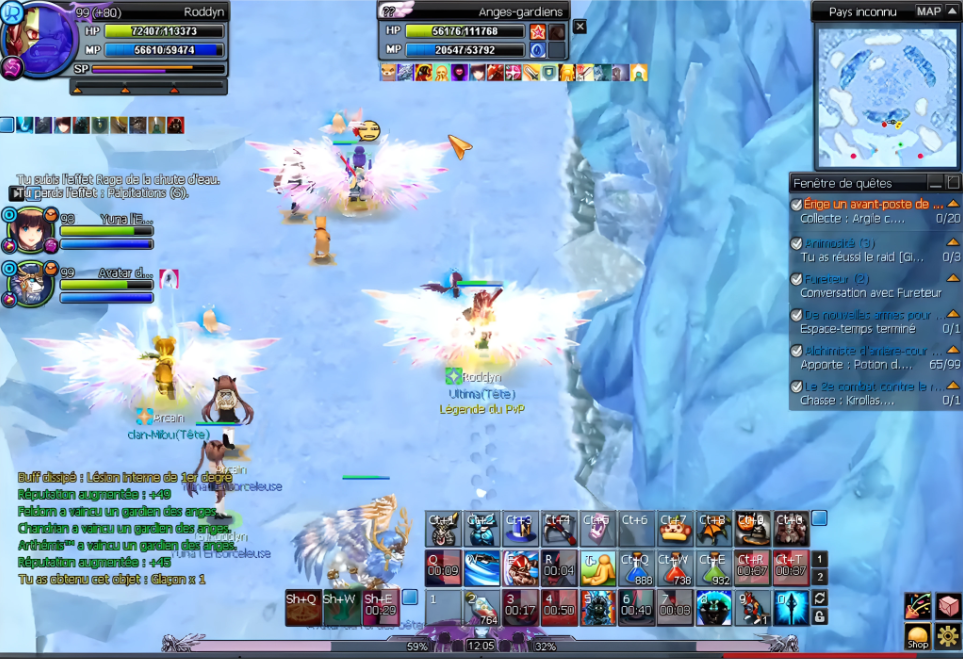Open the Shop button
This screenshot has width=963, height=659.
917,636
